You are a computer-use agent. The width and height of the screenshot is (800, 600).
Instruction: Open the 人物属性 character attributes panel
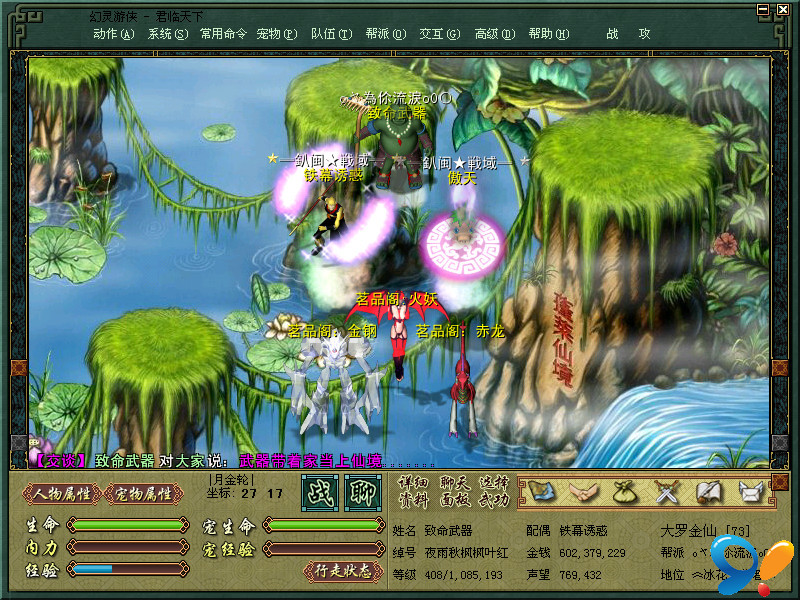(61, 493)
